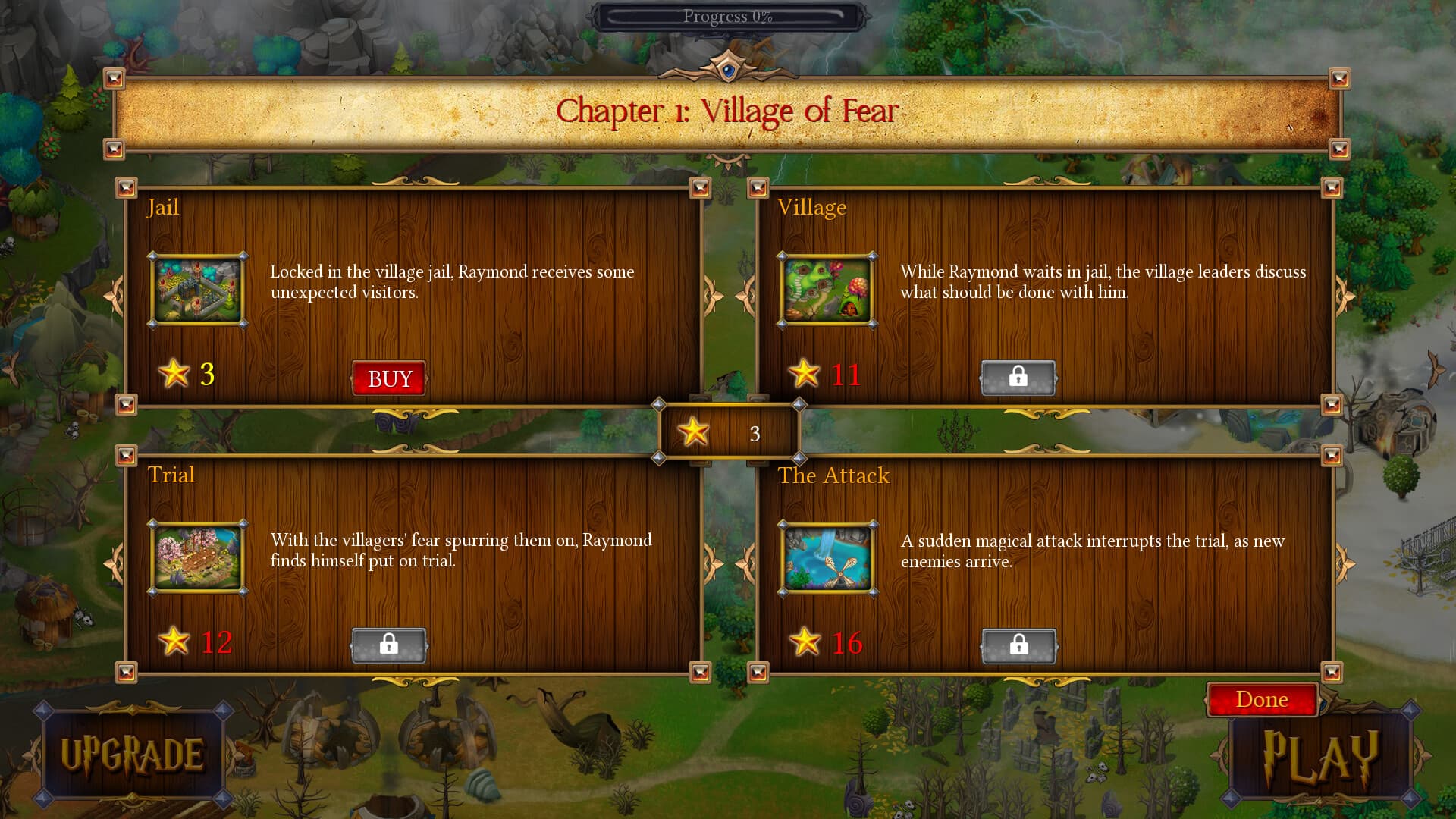The image size is (1456, 819).
Task: Click the star icon beside the Jail level
Action: pyautogui.click(x=176, y=374)
